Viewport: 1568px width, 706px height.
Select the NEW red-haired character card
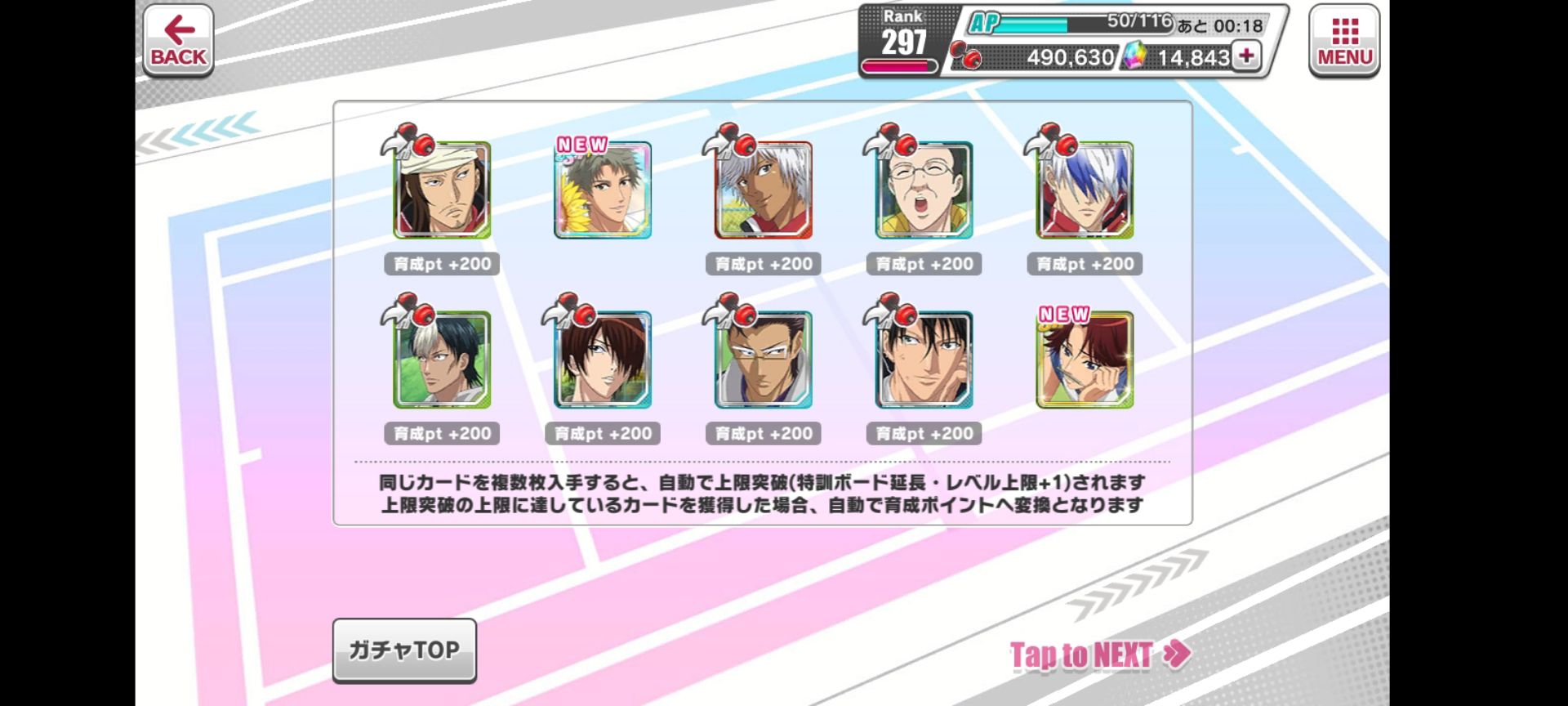click(1085, 360)
